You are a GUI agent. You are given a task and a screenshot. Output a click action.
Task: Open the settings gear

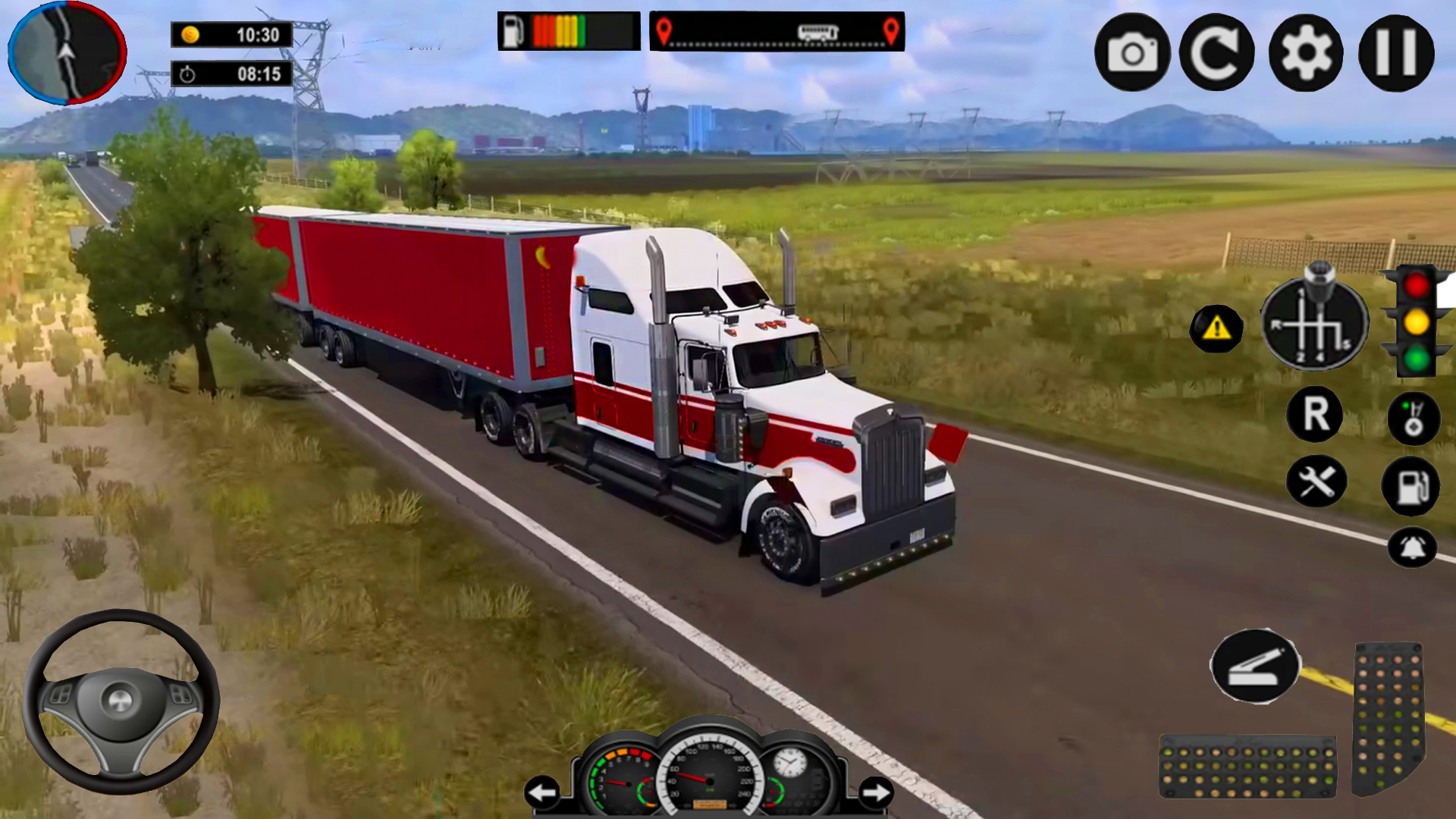(1306, 51)
